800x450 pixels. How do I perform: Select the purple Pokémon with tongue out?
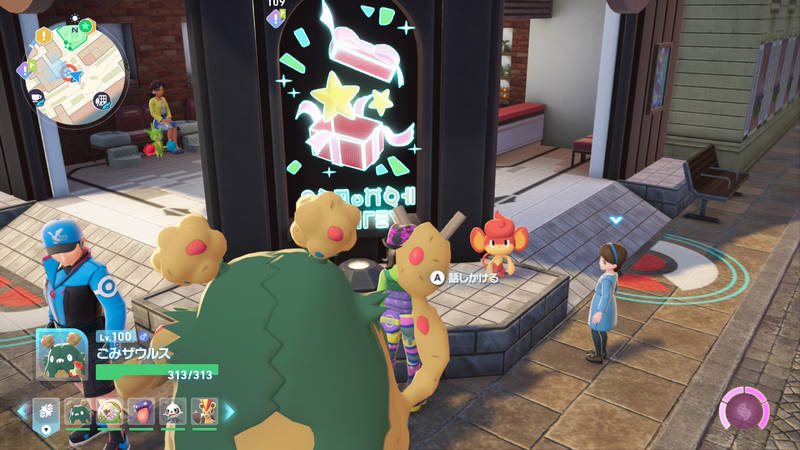(140, 411)
